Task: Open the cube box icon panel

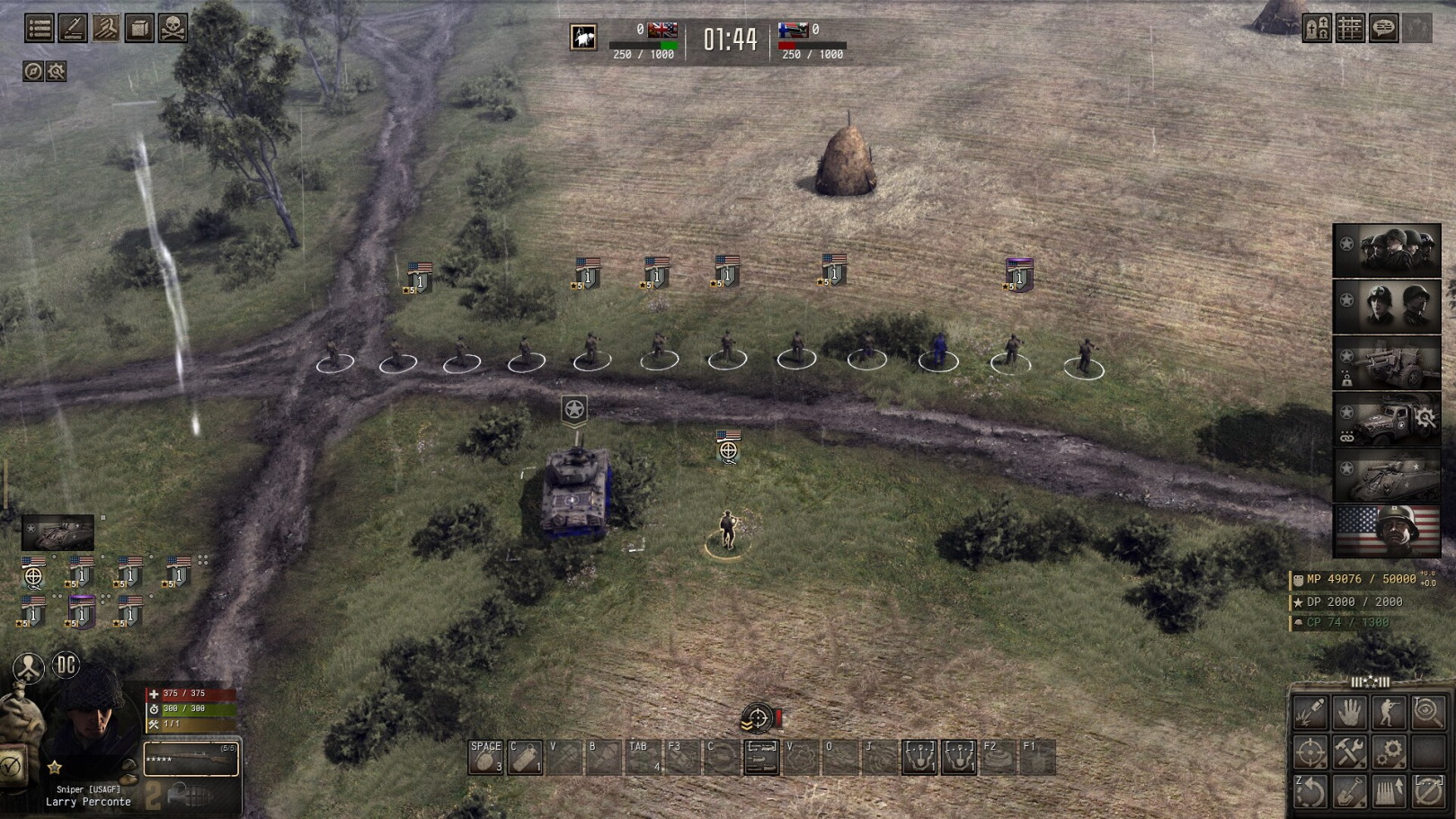Action: tap(139, 29)
